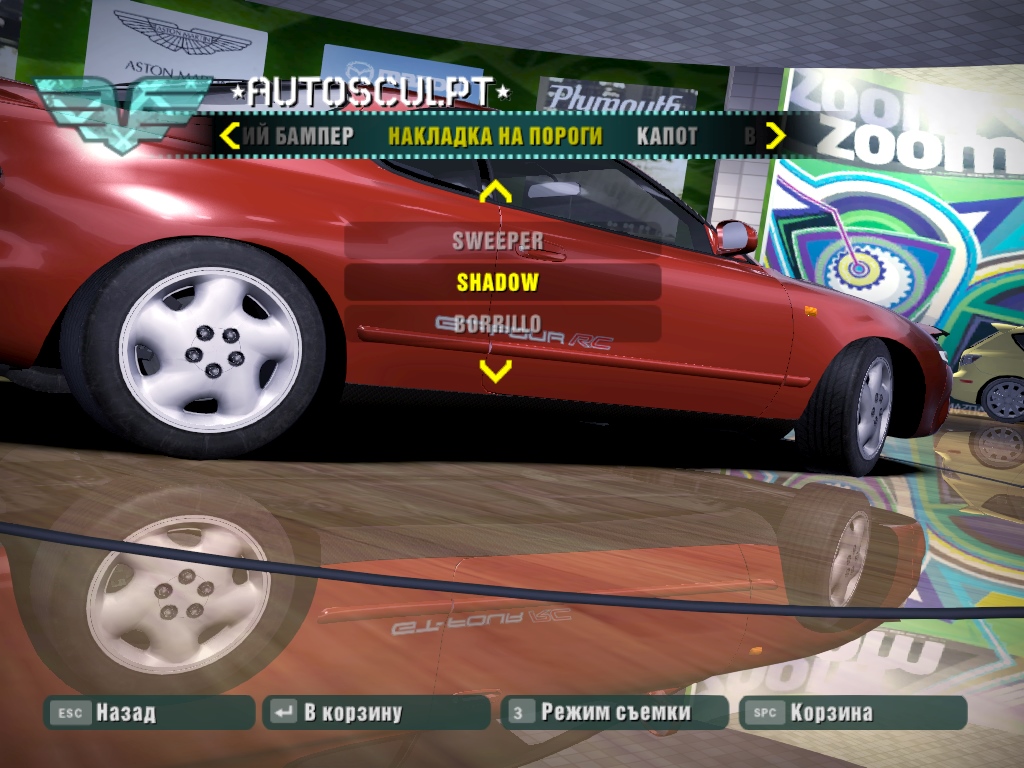This screenshot has height=768, width=1024.
Task: Switch to the Капот category tab
Action: [667, 135]
